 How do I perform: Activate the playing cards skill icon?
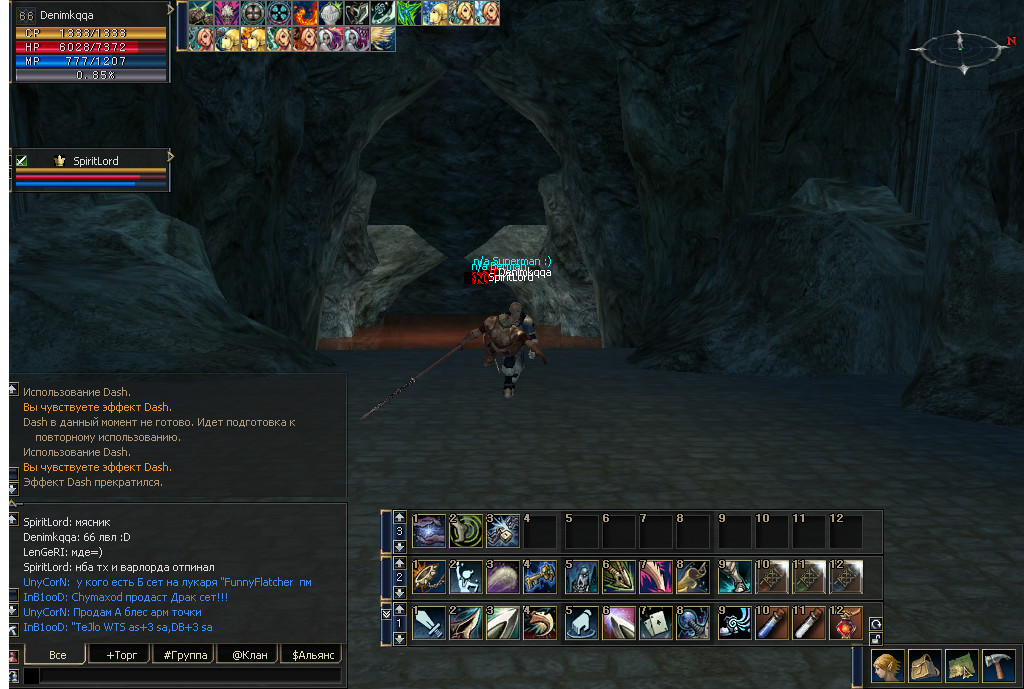tap(655, 623)
